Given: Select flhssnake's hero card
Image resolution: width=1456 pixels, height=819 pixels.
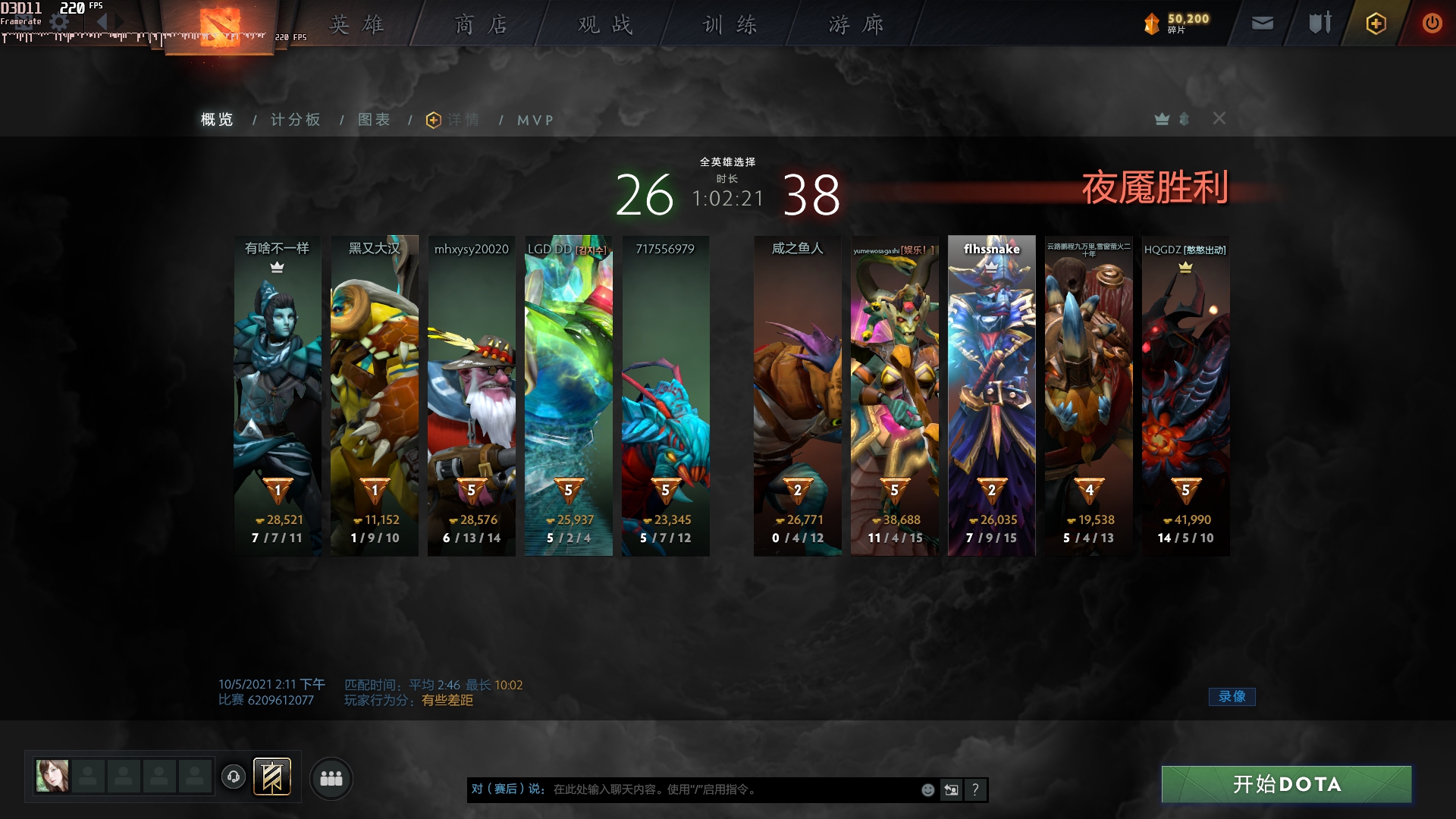Looking at the screenshot, I should 991,394.
